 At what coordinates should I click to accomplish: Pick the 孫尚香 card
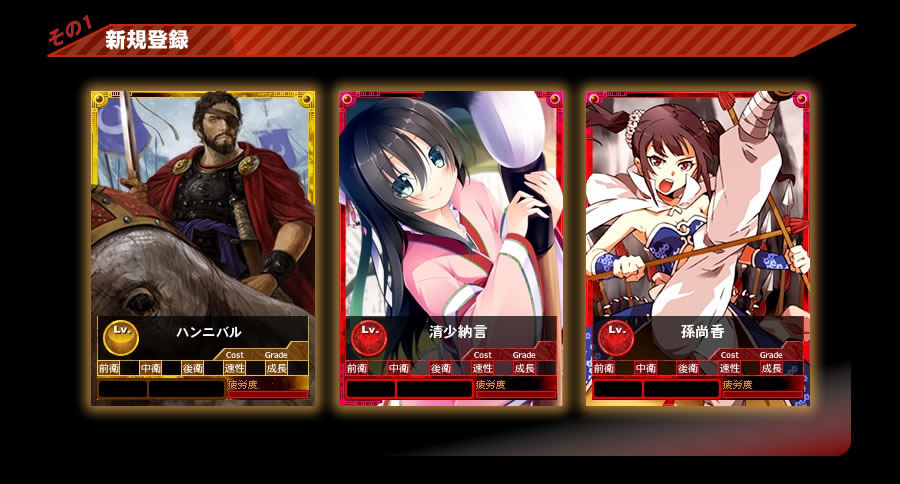coord(698,248)
